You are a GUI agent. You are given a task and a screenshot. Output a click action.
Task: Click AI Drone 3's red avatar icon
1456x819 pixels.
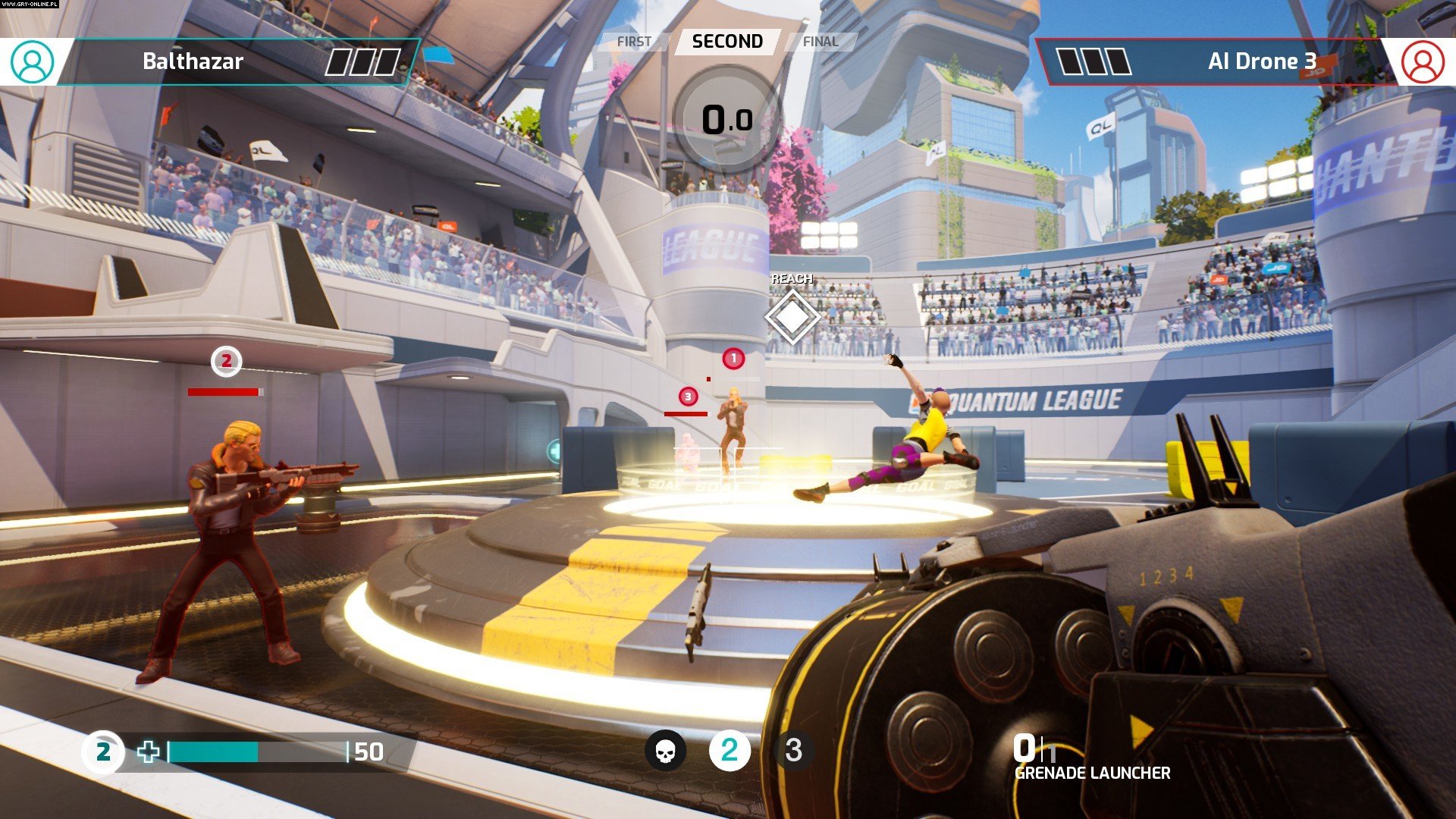pos(1423,61)
